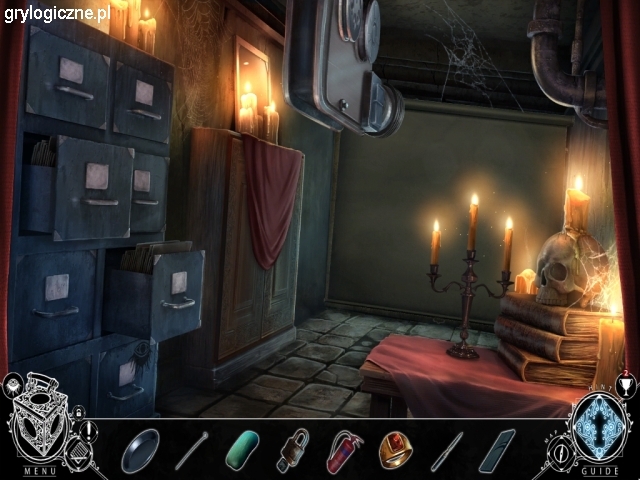Pick the gold ring with red gem
Image resolution: width=640 pixels, height=480 pixels.
[395, 449]
